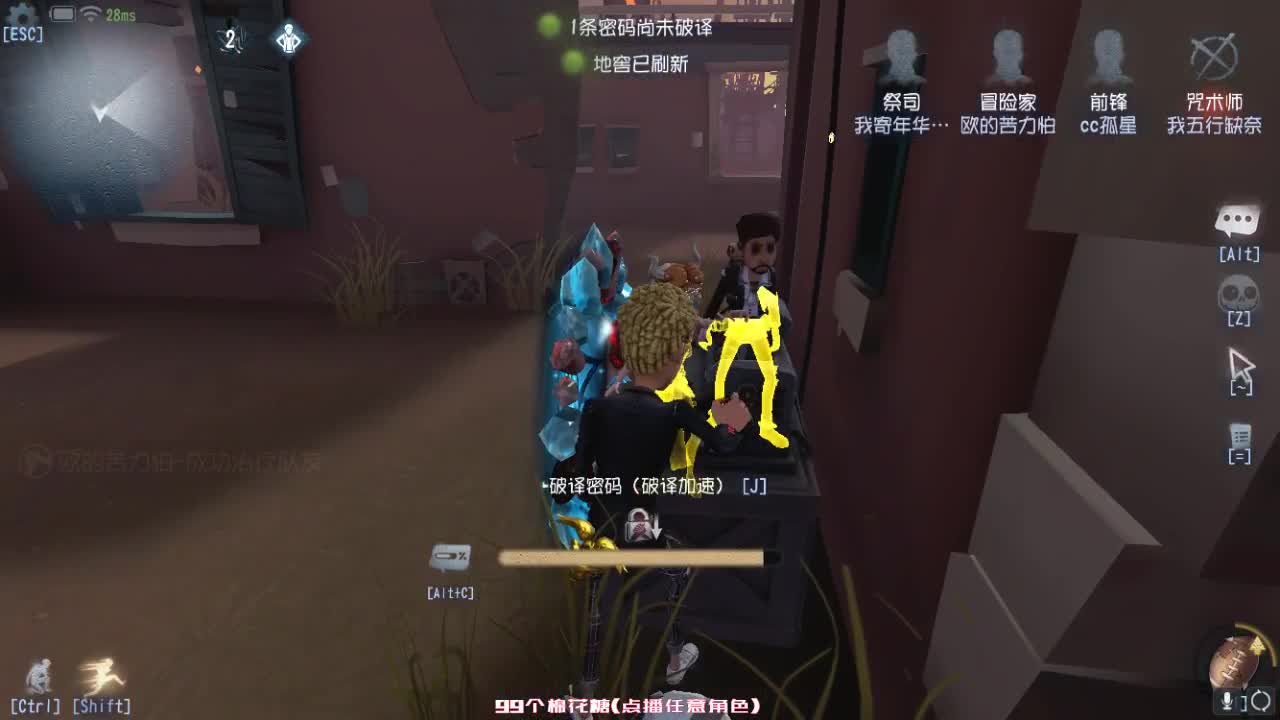Select the glowing character icon at top

287,40
